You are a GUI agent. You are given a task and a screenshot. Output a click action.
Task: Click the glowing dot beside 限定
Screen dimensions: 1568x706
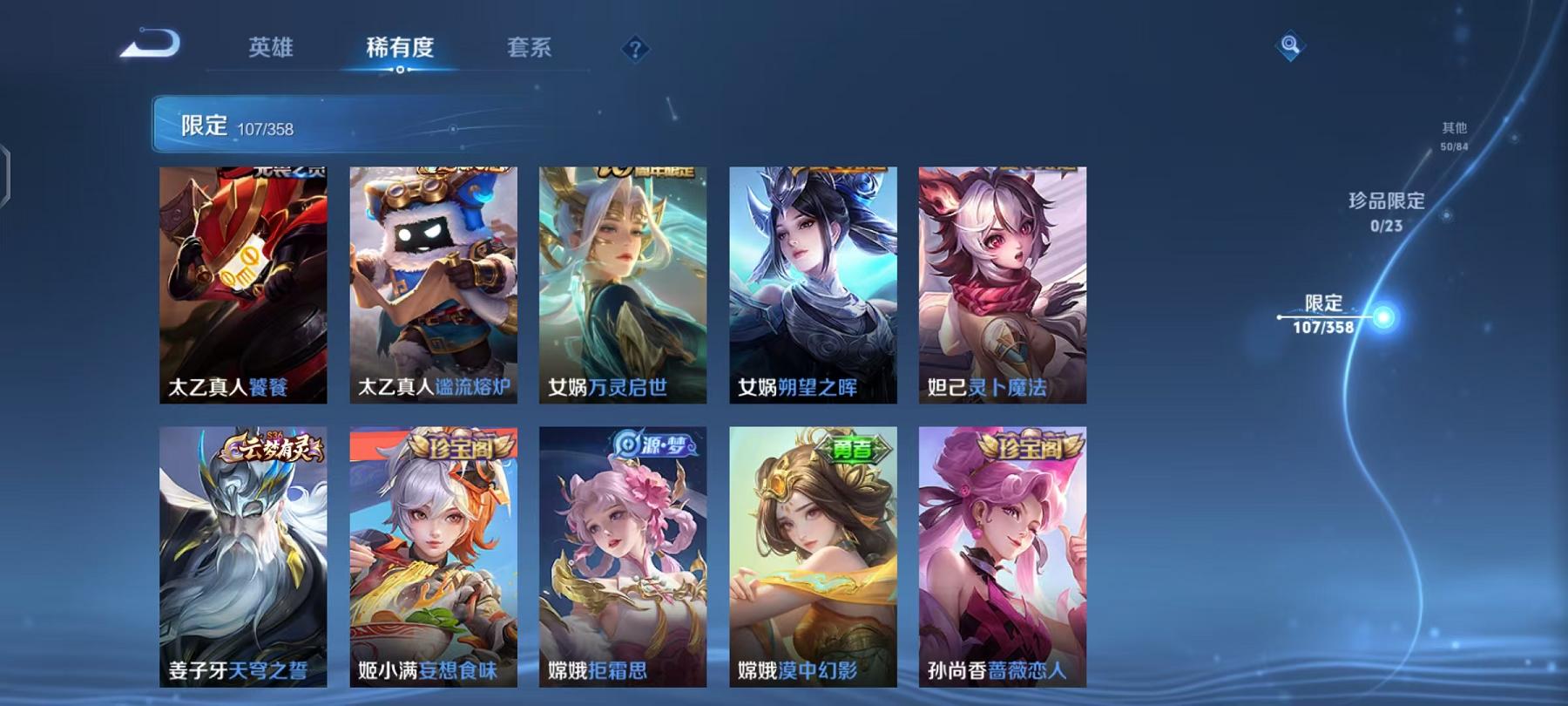1382,316
